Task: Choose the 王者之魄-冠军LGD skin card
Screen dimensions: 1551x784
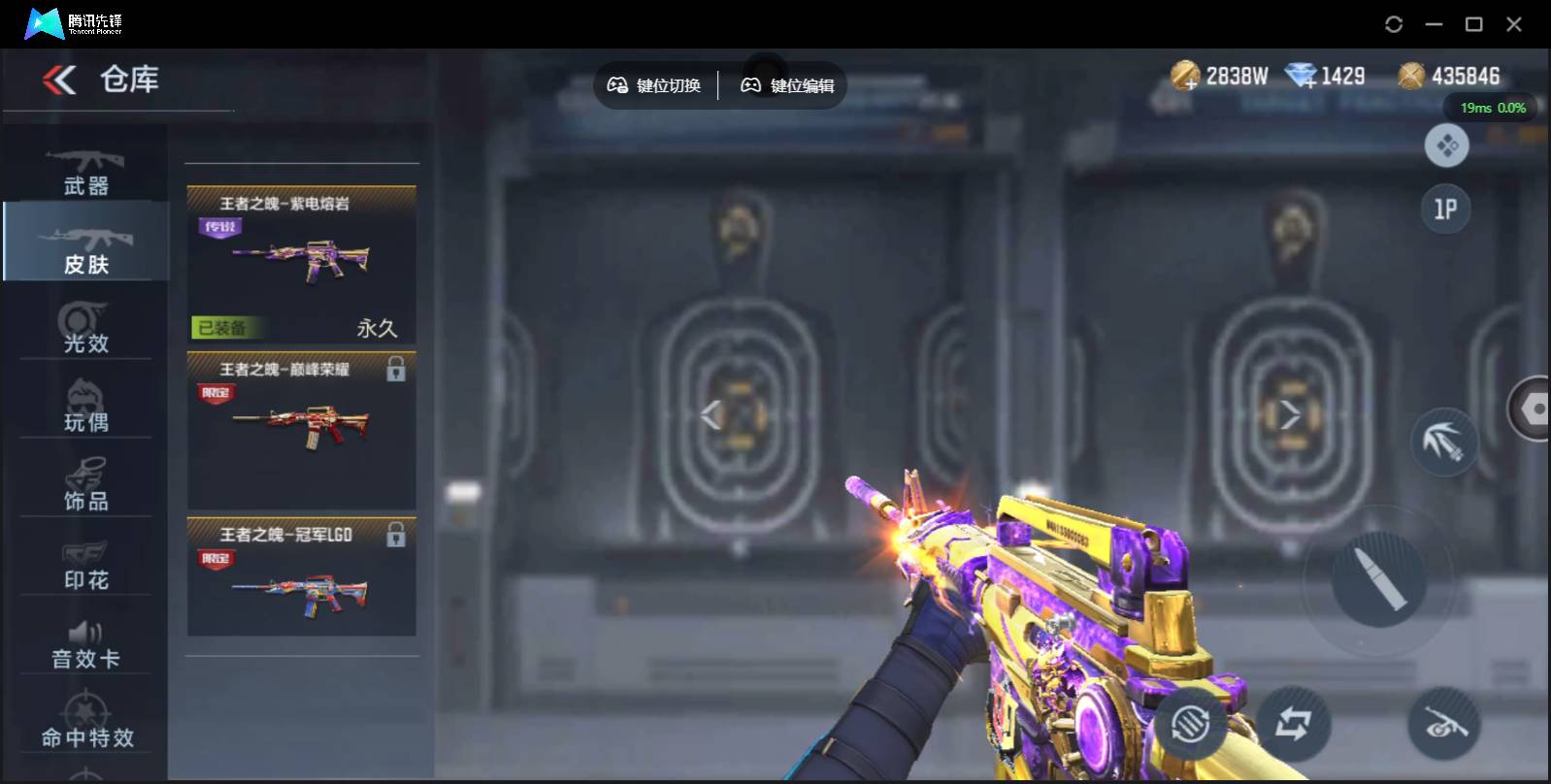Action: (301, 577)
